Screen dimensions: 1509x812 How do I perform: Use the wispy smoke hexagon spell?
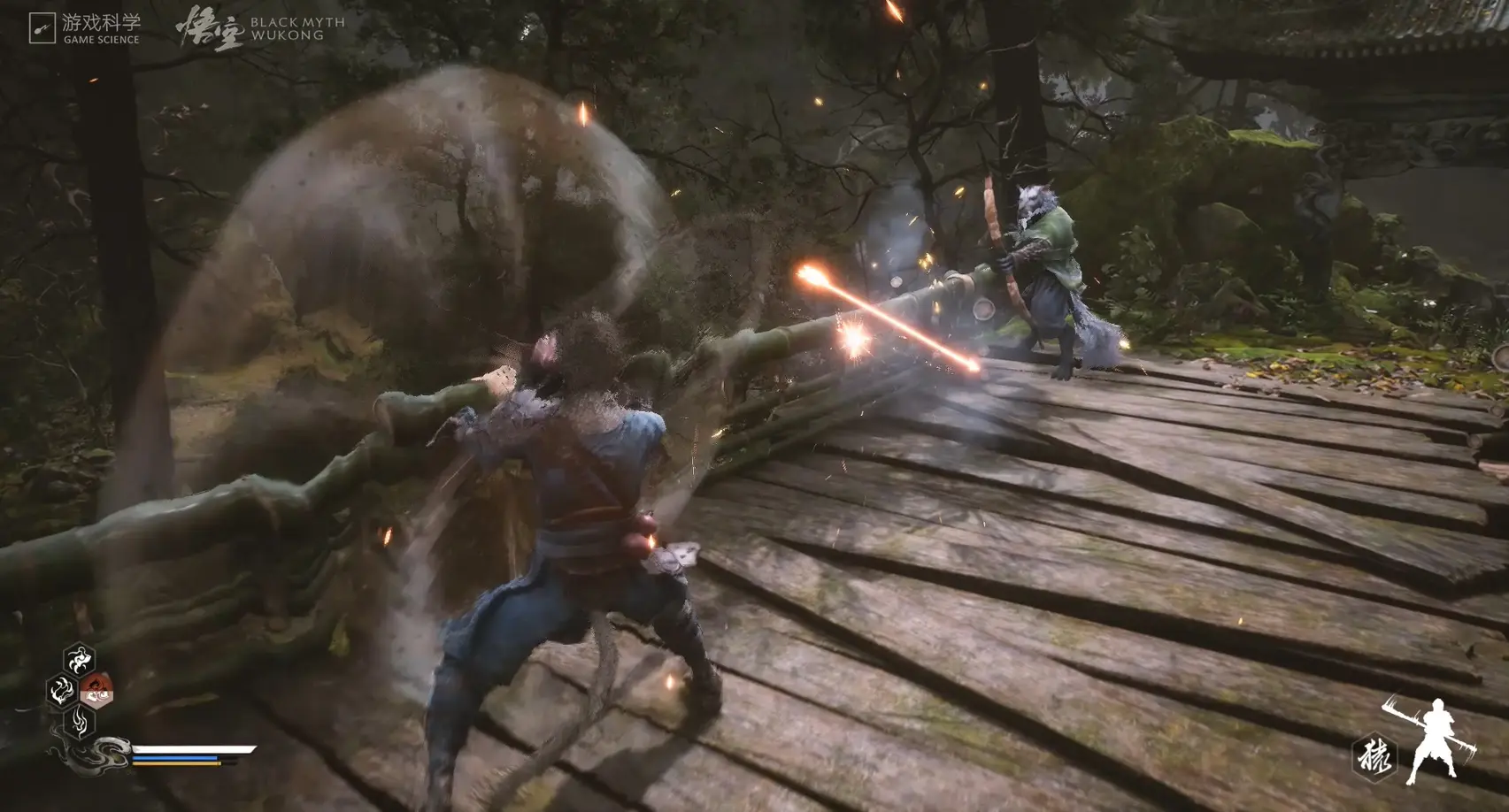[79, 721]
